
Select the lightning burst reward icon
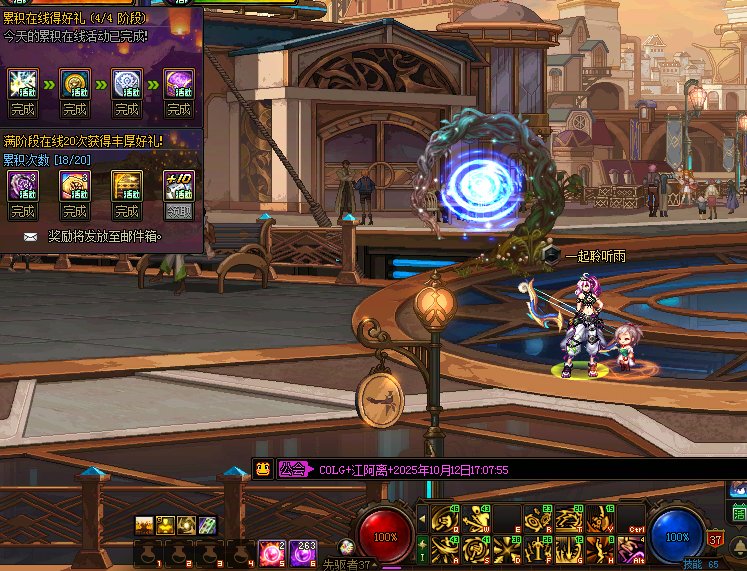click(x=22, y=83)
